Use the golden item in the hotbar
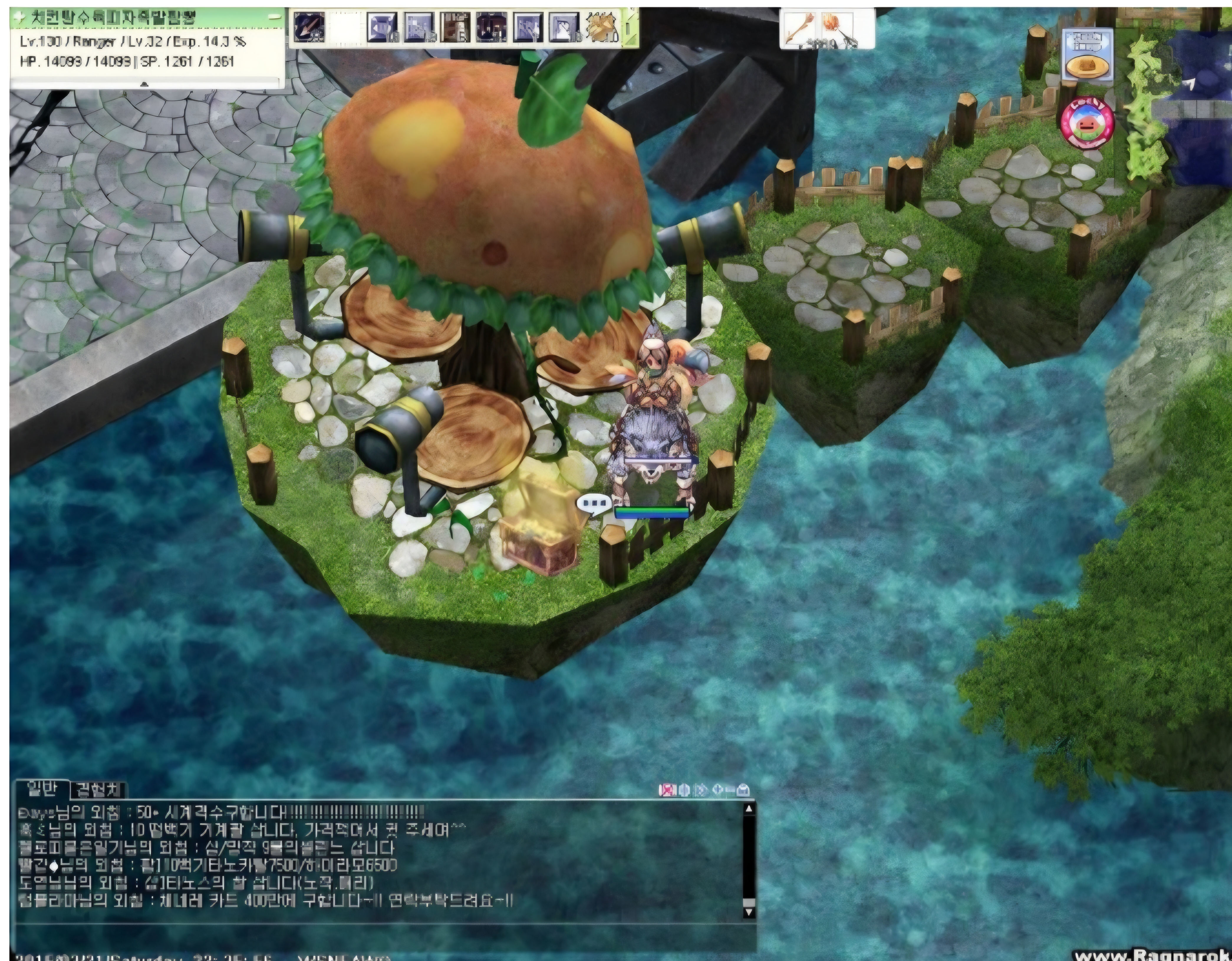This screenshot has height=961, width=1232. [602, 27]
